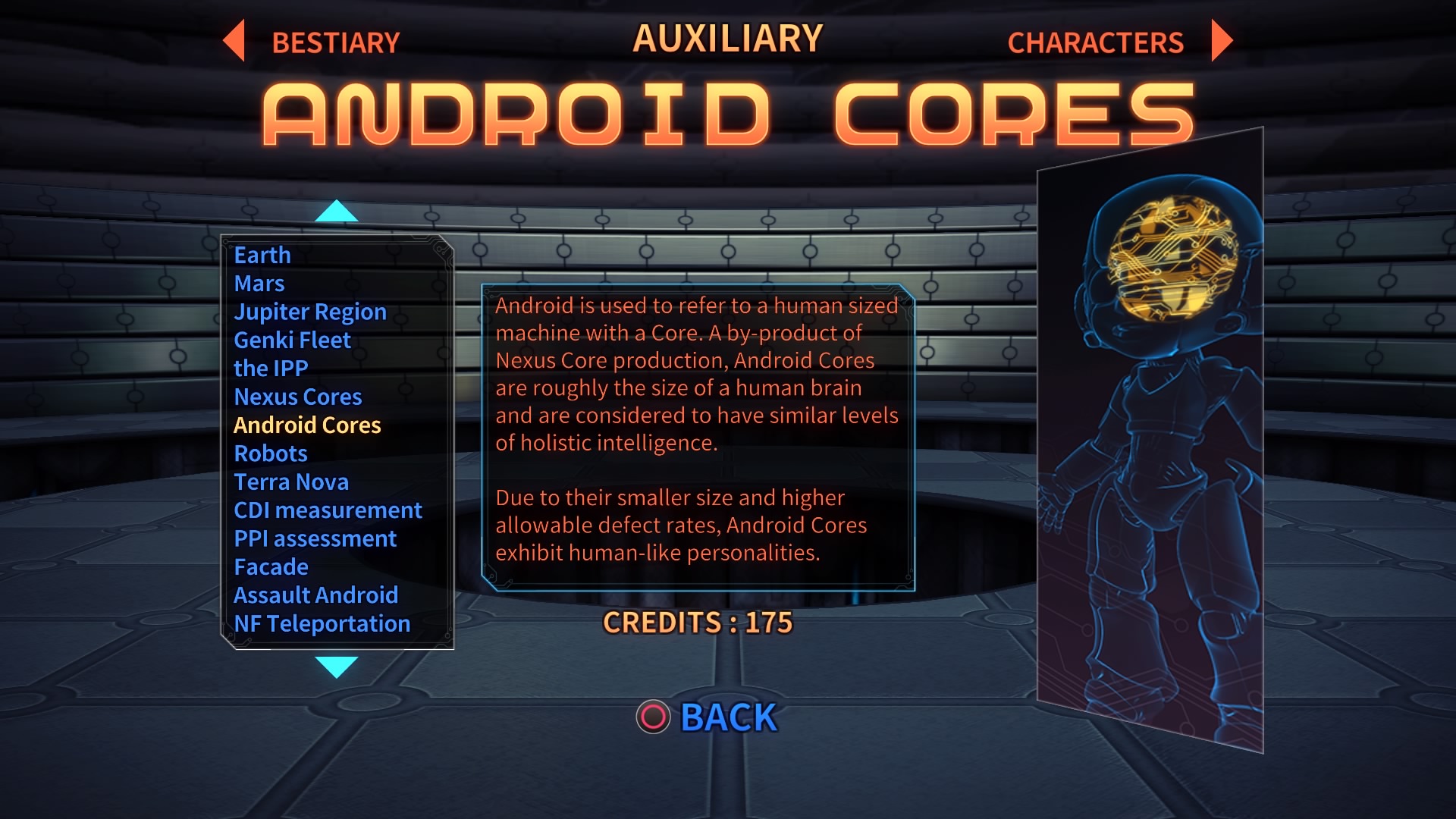Viewport: 1456px width, 819px height.
Task: Click the red left arrow toward Bestiary
Action: pyautogui.click(x=234, y=42)
